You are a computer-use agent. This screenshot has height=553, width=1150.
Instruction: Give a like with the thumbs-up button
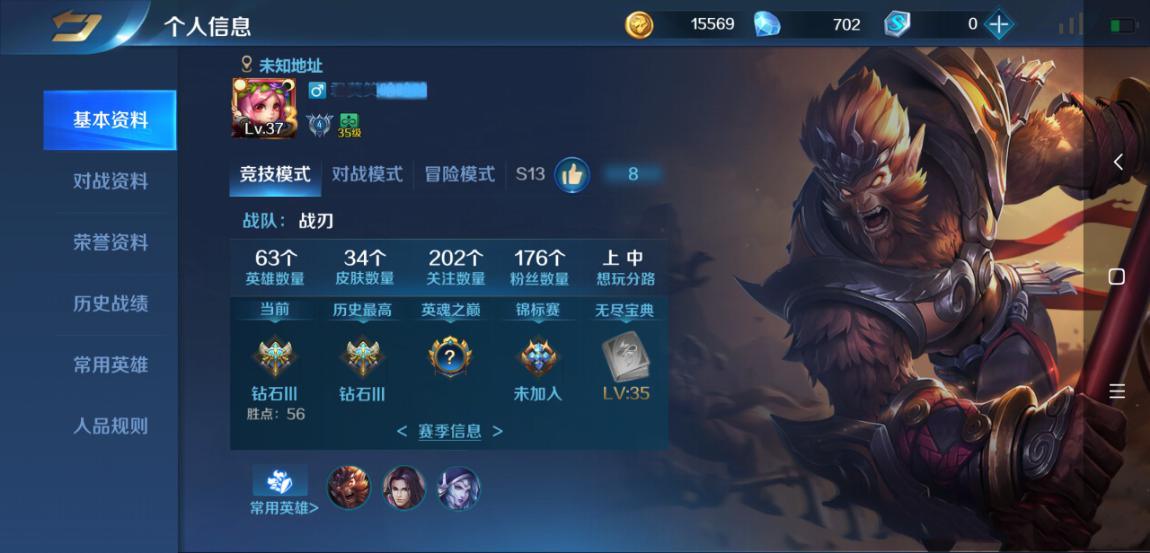pos(572,175)
